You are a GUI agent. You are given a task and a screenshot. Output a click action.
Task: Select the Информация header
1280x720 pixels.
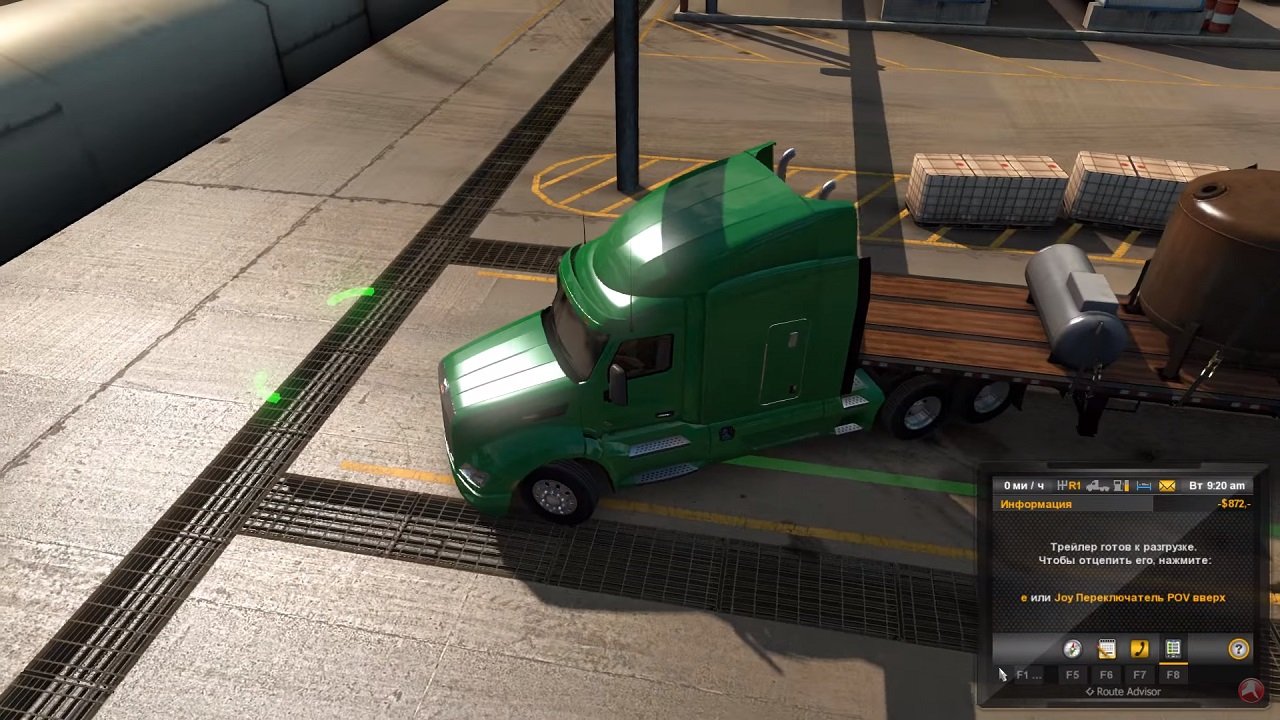[1035, 503]
